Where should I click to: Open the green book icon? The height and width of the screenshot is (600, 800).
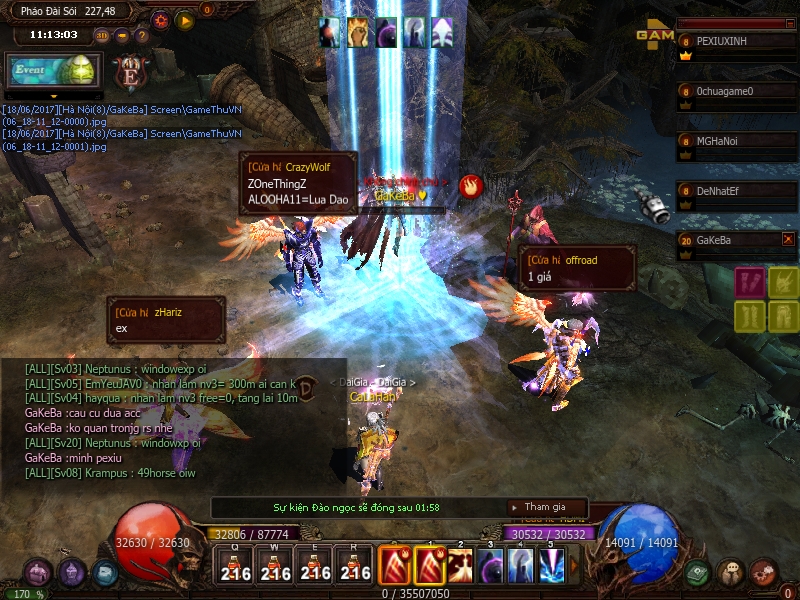coord(699,573)
